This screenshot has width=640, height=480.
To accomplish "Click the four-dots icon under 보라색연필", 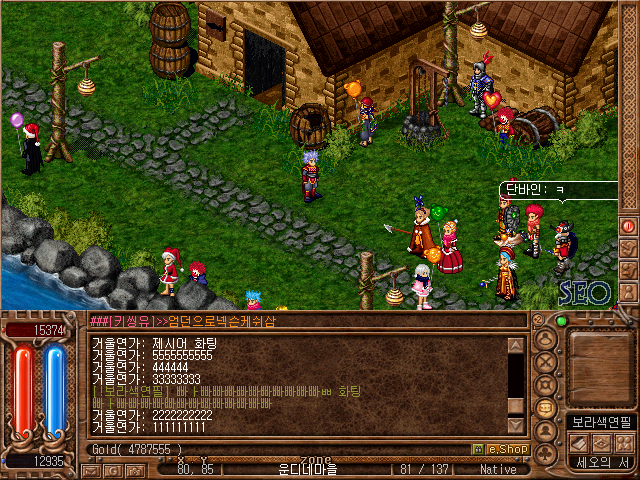I will point(623,442).
